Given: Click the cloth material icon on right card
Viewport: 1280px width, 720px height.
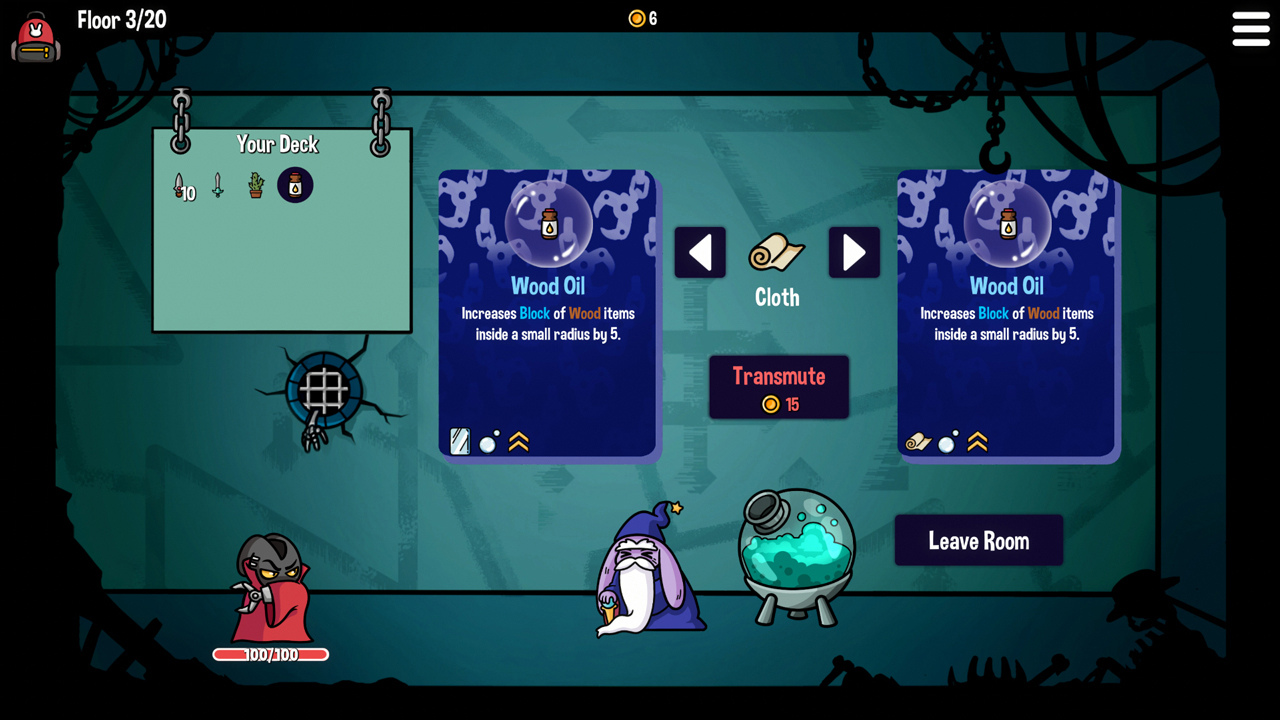Looking at the screenshot, I should point(918,441).
